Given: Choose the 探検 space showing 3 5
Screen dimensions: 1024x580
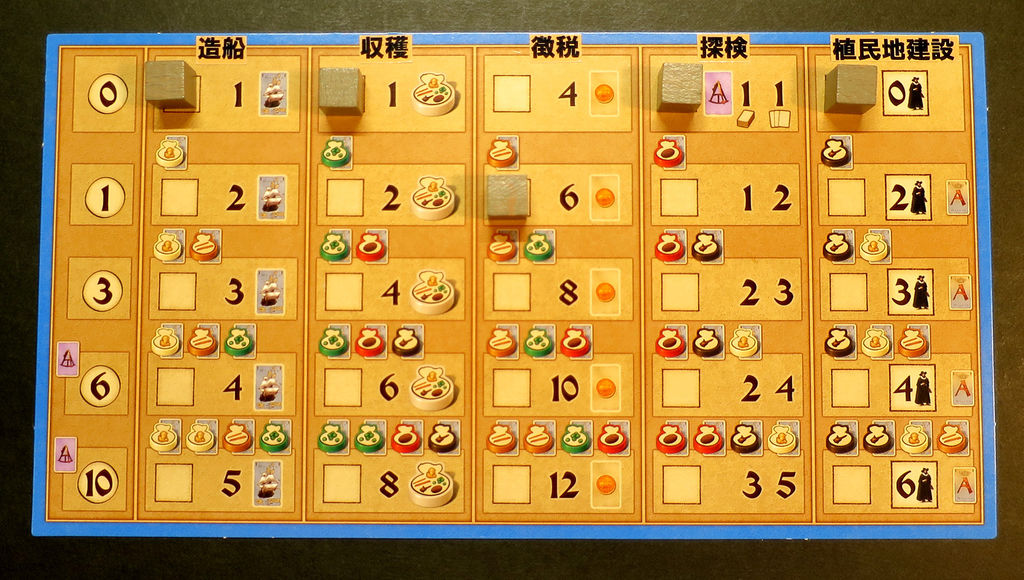Looking at the screenshot, I should (768, 485).
